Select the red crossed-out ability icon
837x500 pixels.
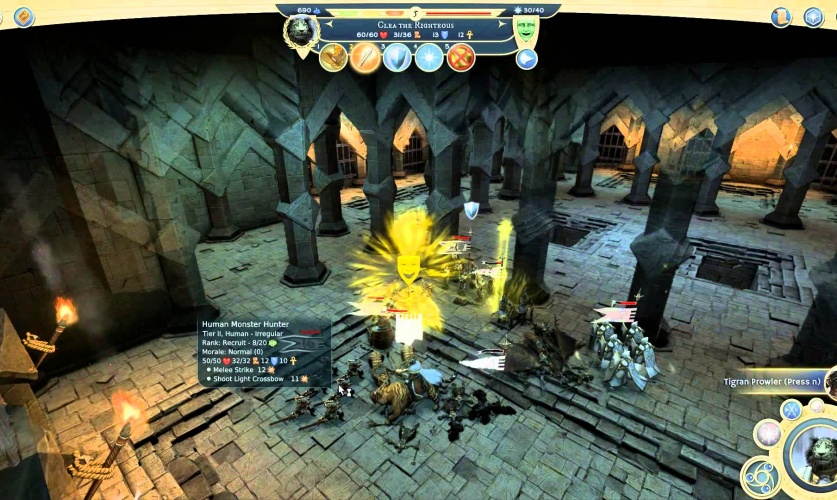(461, 57)
